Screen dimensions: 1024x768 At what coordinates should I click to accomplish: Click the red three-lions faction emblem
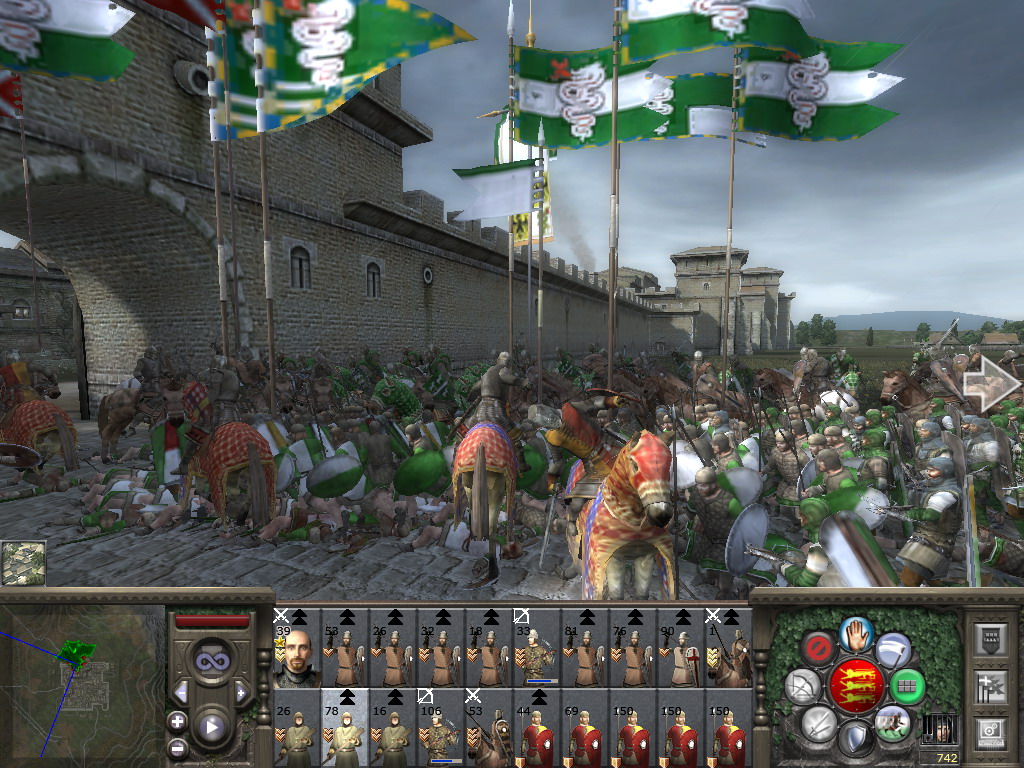pos(856,685)
